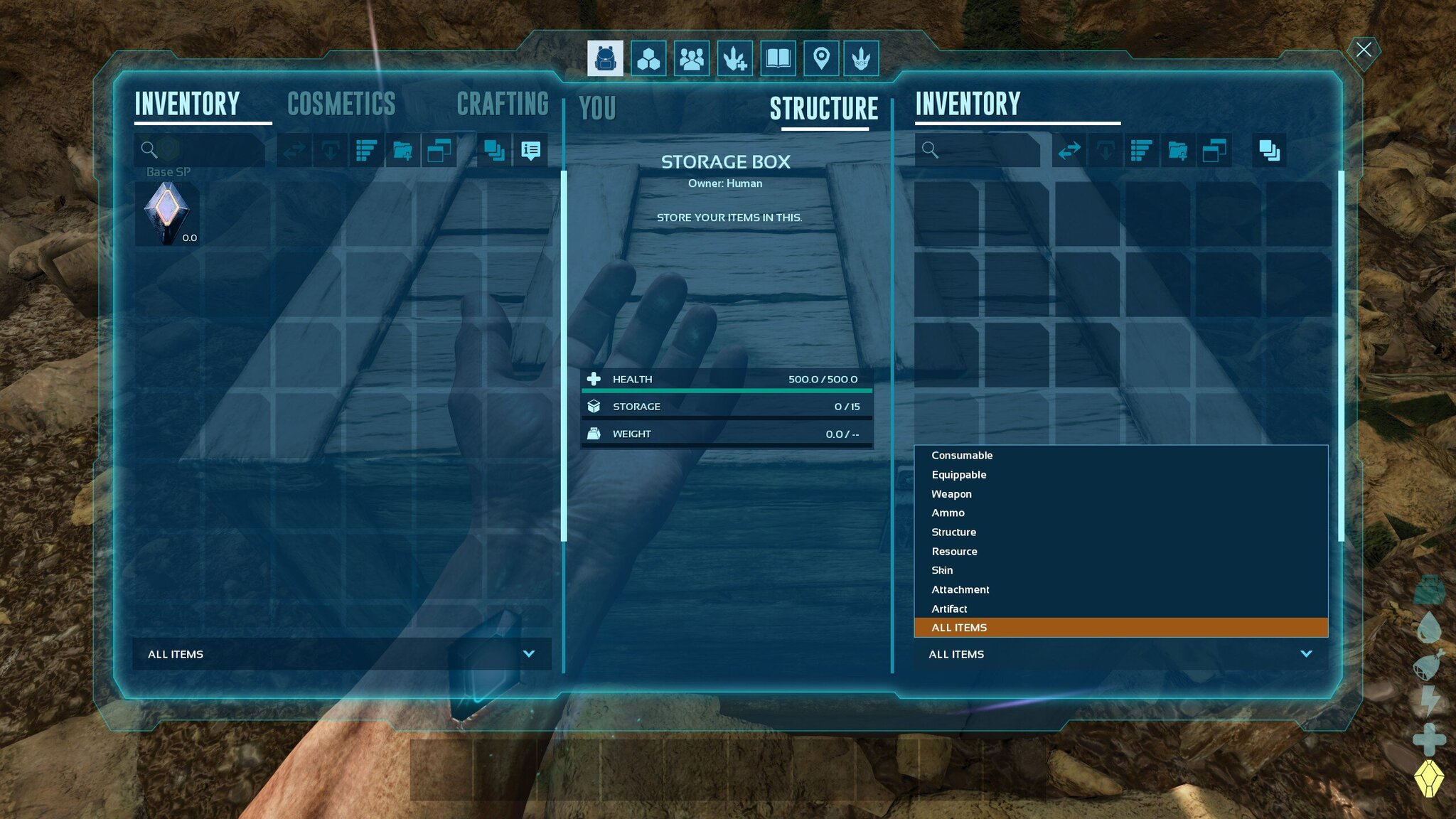Close the inventory window

pos(1363,50)
